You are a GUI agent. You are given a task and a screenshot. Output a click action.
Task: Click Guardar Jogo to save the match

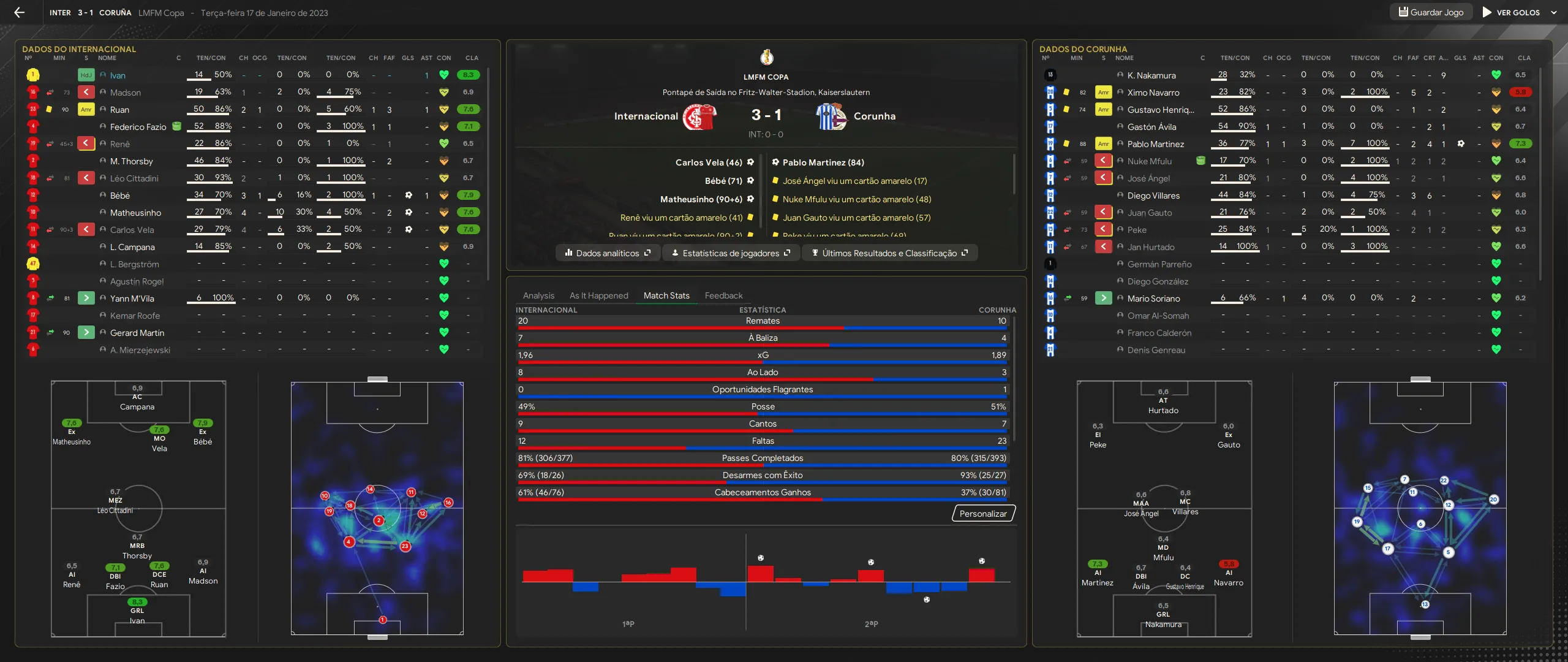tap(1430, 12)
